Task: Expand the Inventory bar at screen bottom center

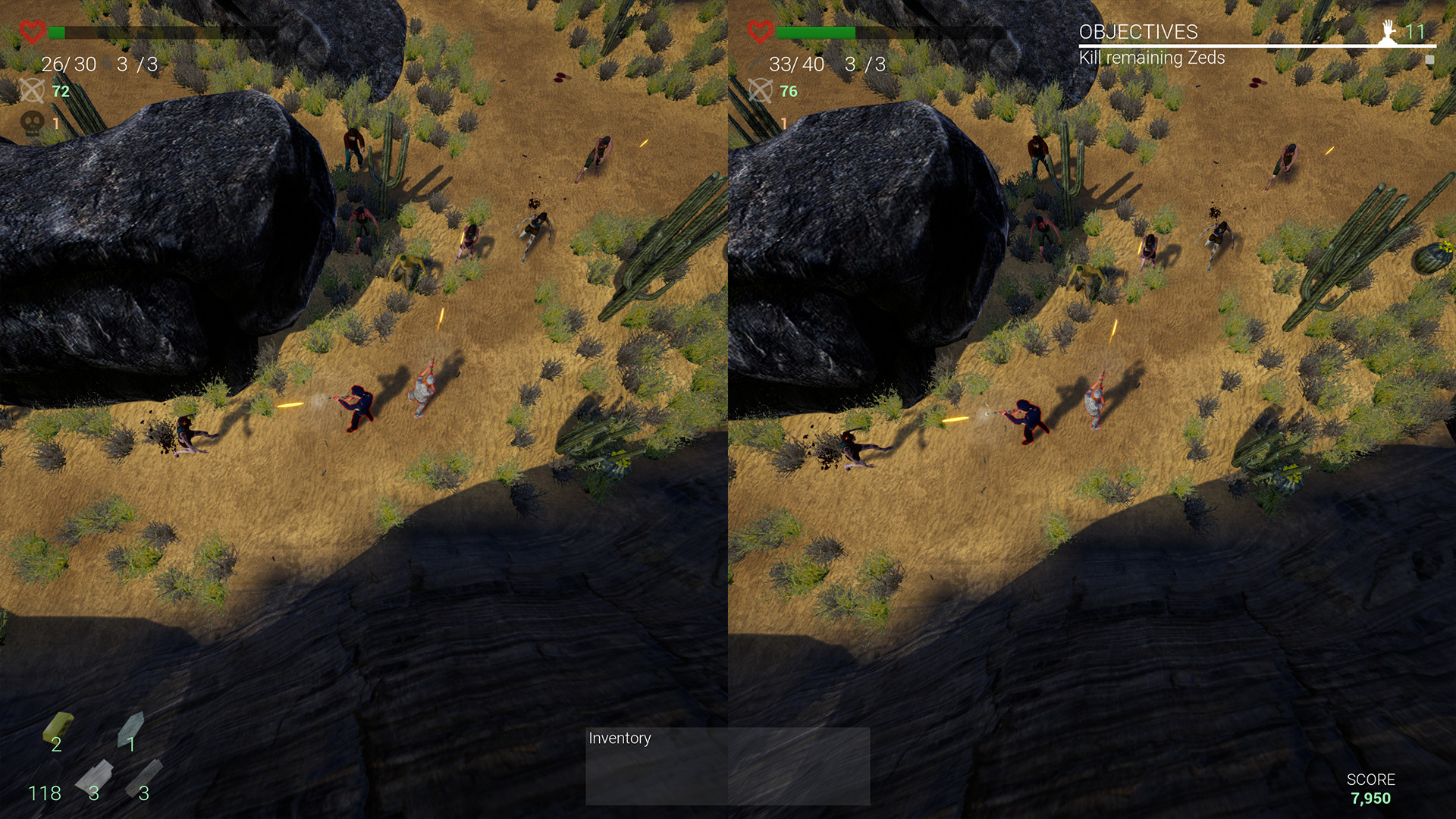Action: coord(726,766)
